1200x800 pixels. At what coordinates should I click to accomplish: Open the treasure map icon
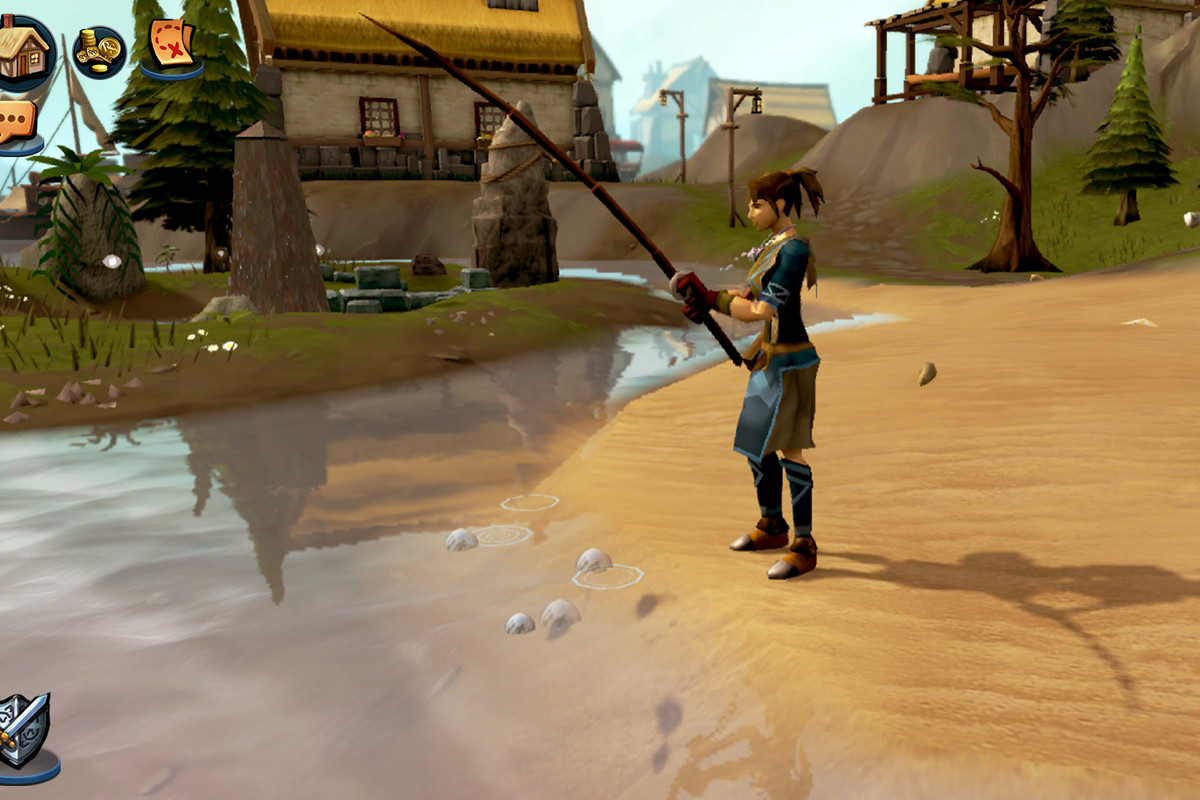tap(171, 44)
